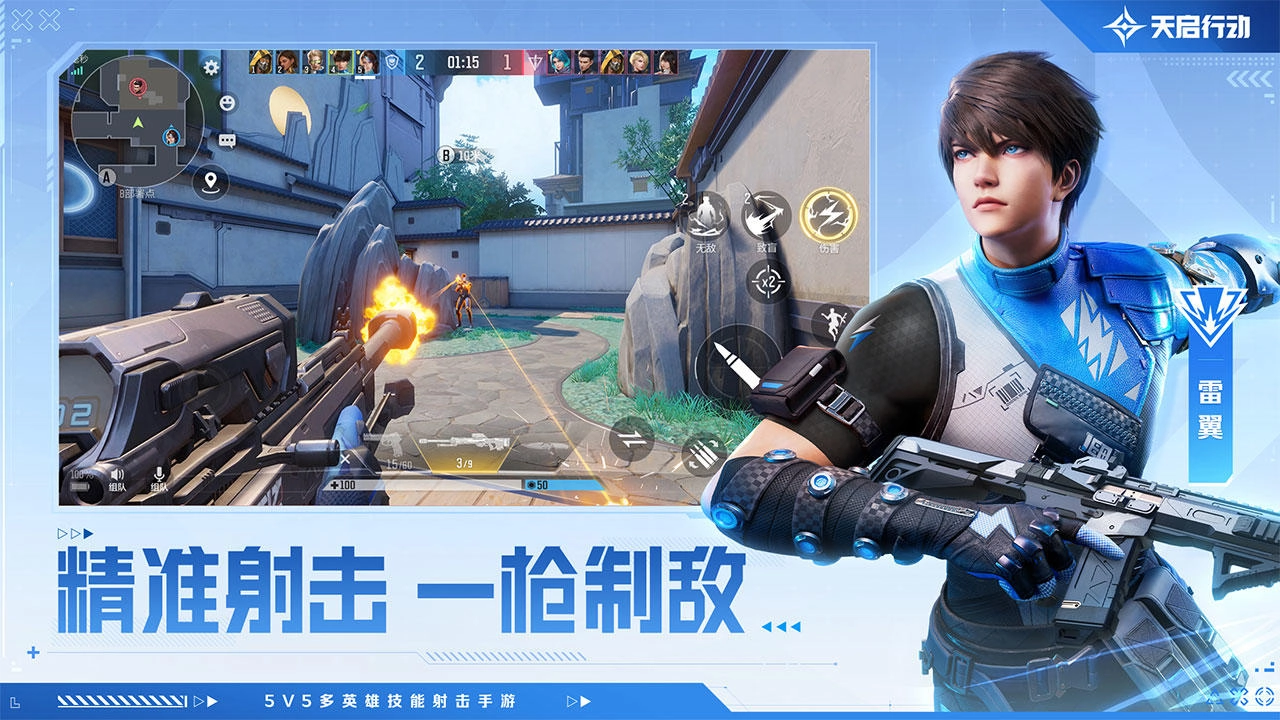Toggle the team voice speaker 组队
1280x720 pixels.
[117, 476]
